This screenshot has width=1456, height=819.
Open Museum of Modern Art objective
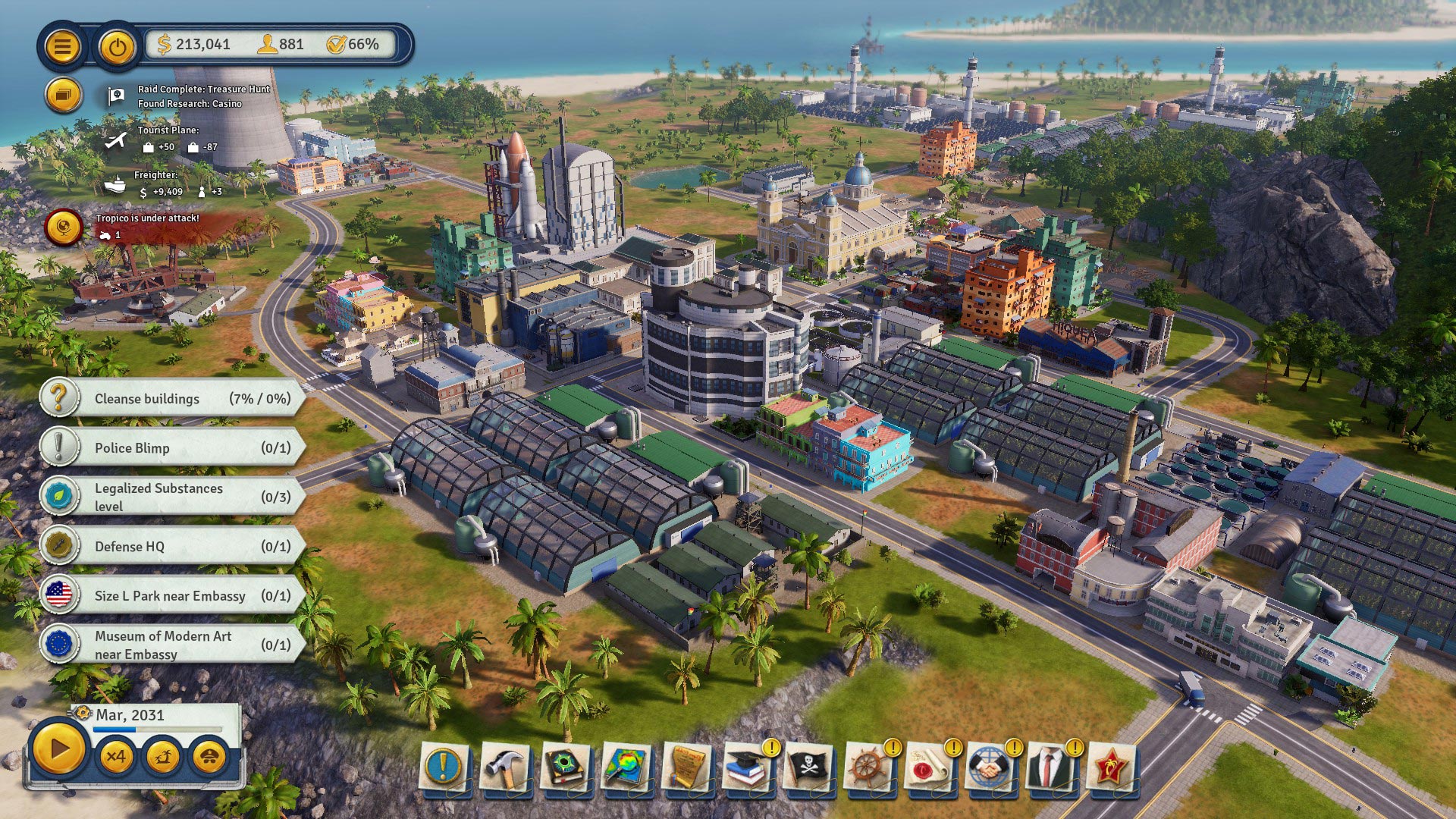click(173, 645)
